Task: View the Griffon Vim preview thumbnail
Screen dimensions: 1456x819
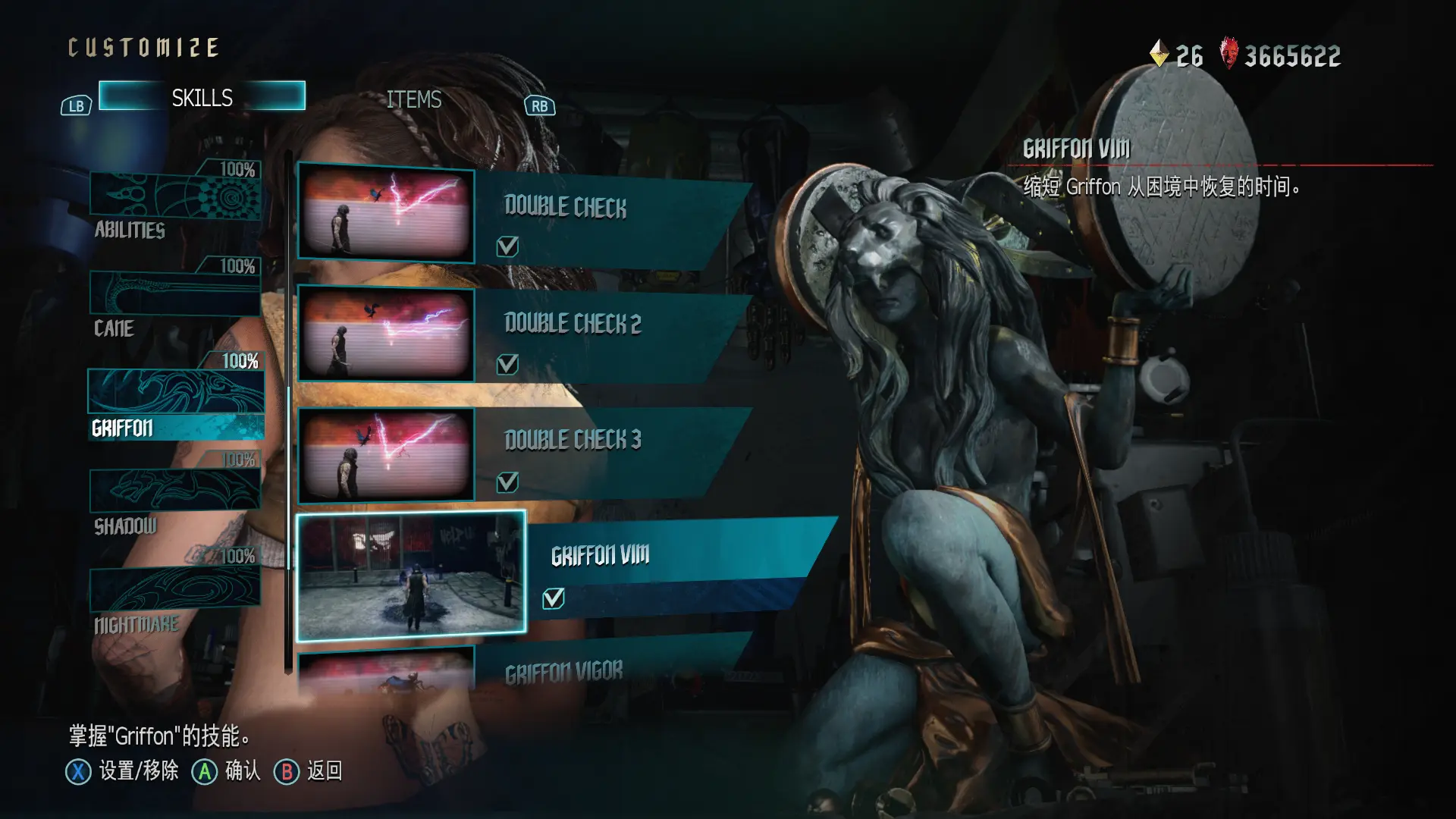Action: 411,576
